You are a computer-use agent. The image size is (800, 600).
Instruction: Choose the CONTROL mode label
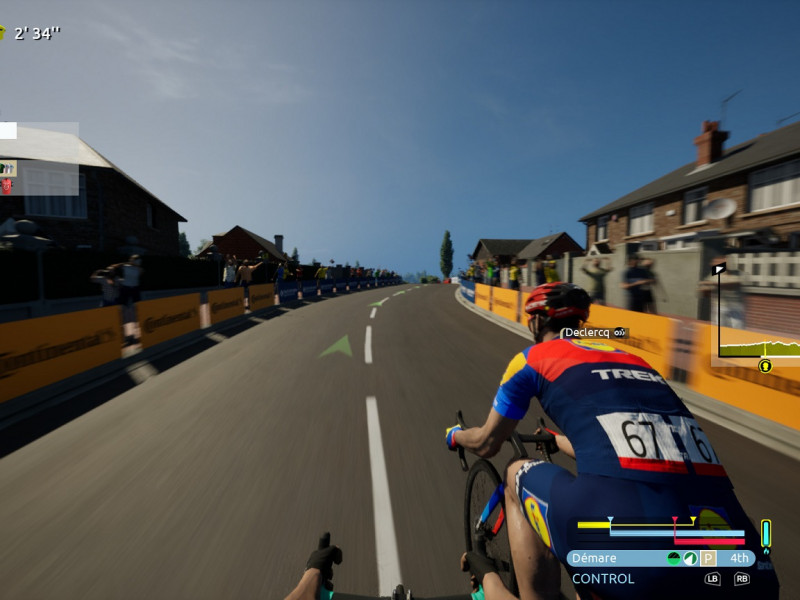pos(603,579)
